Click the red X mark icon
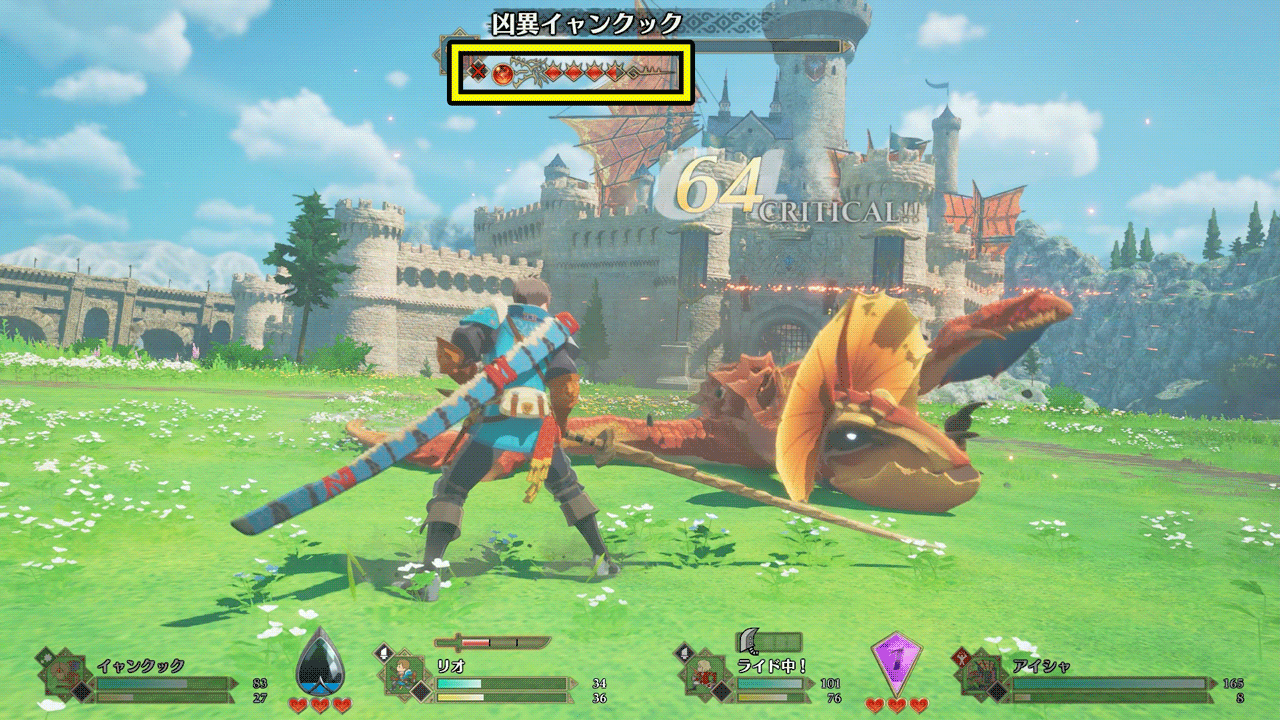The image size is (1280, 720). click(x=478, y=71)
